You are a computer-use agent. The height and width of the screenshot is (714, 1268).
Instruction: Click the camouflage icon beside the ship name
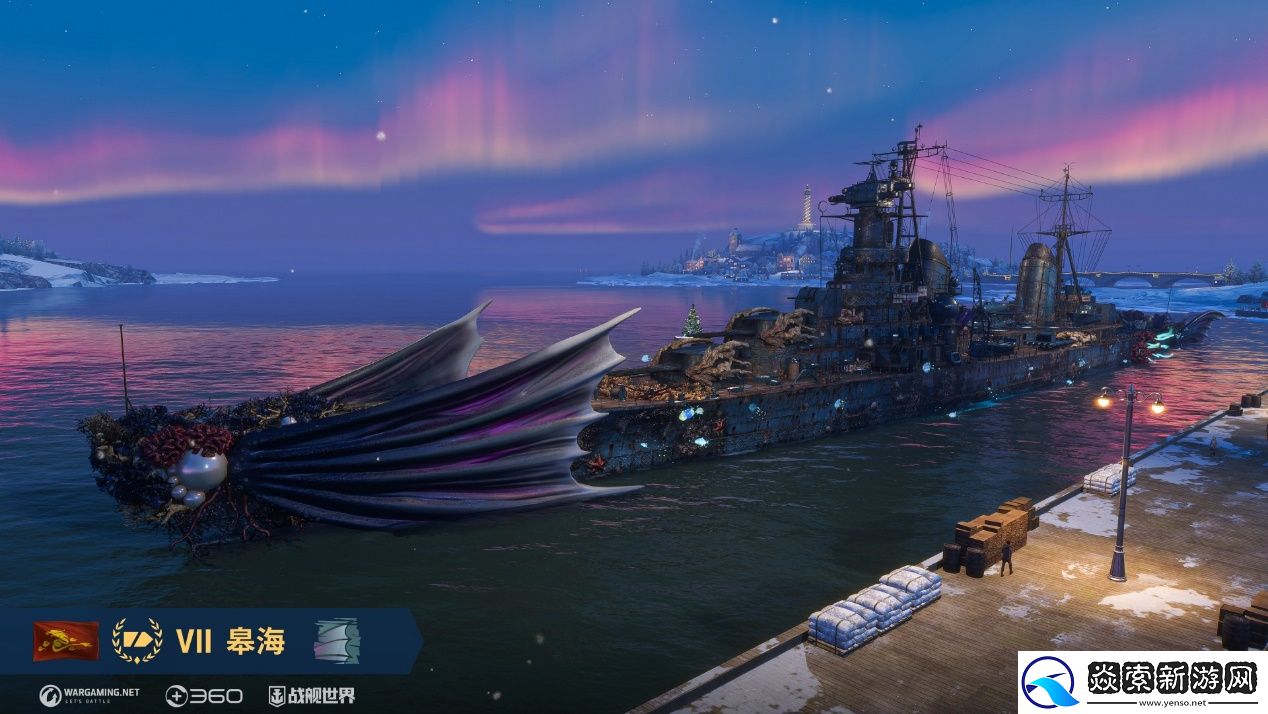[x=336, y=640]
